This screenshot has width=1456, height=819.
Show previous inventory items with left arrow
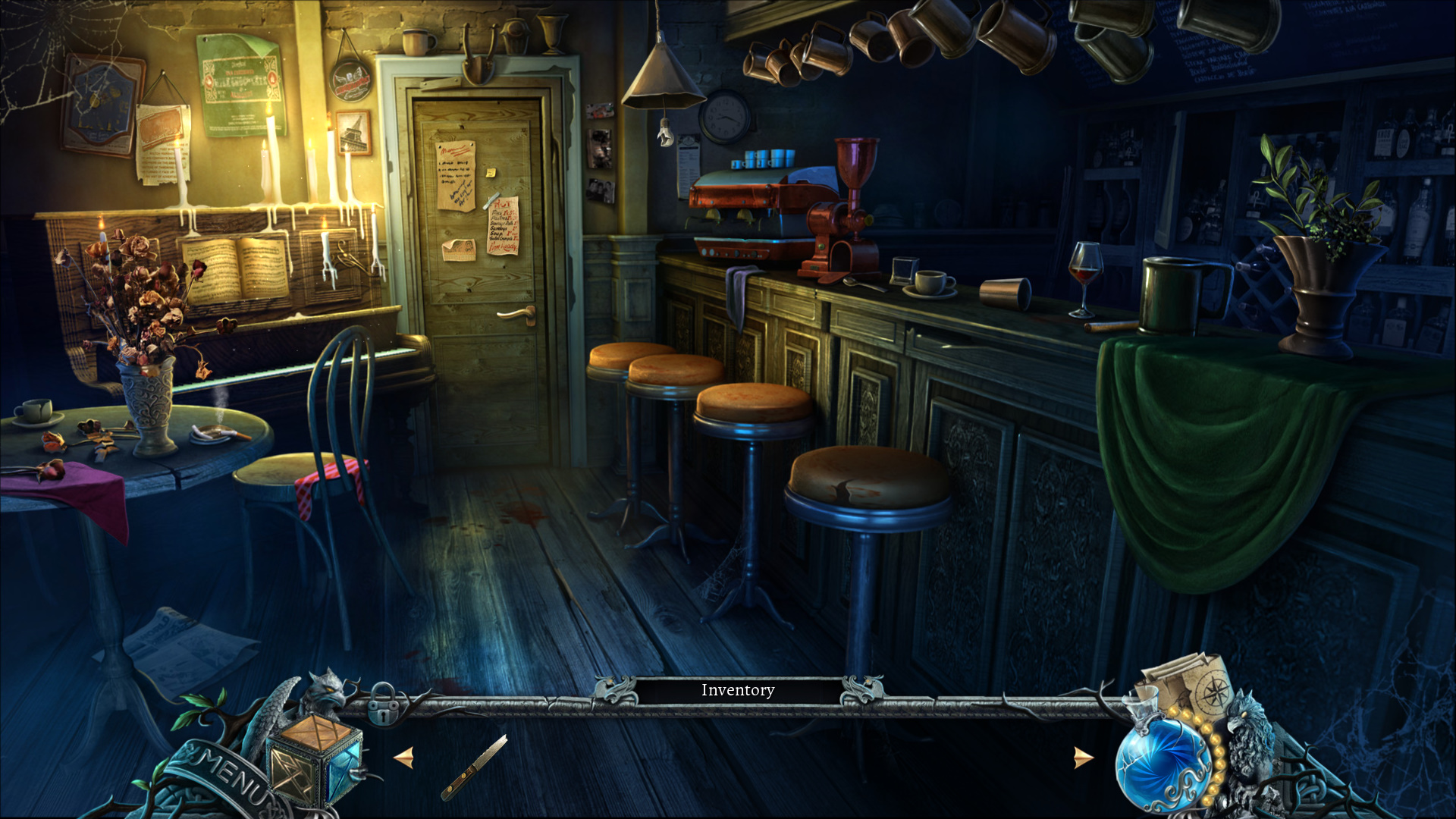[404, 758]
